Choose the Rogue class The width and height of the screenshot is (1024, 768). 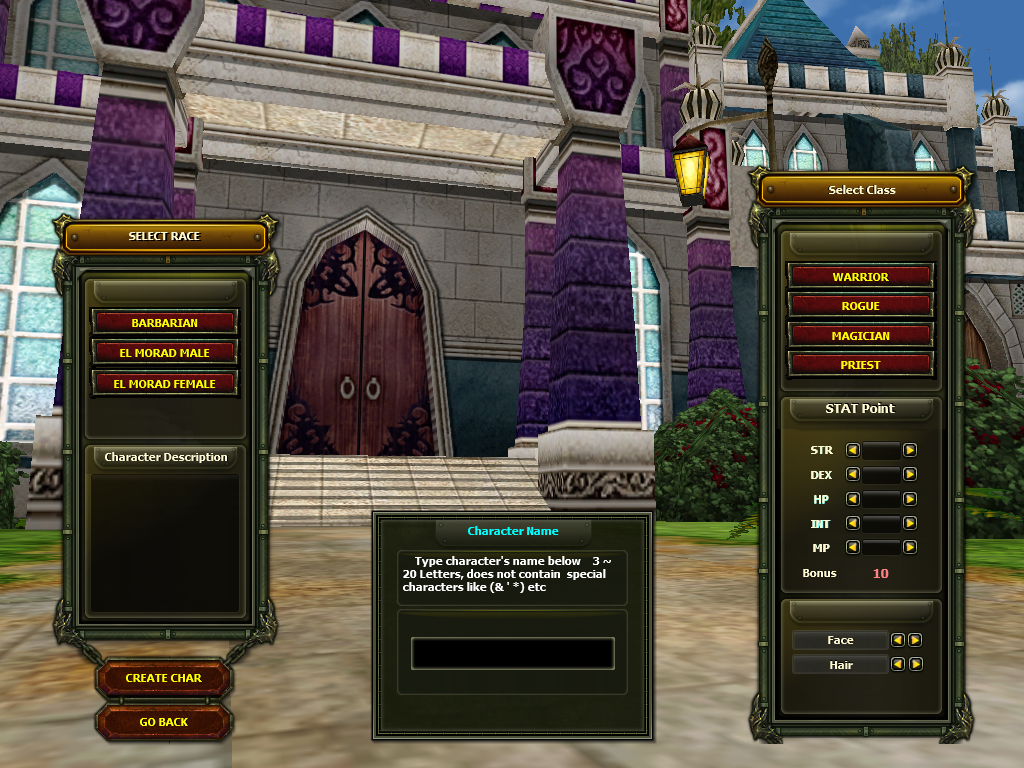pyautogui.click(x=860, y=306)
